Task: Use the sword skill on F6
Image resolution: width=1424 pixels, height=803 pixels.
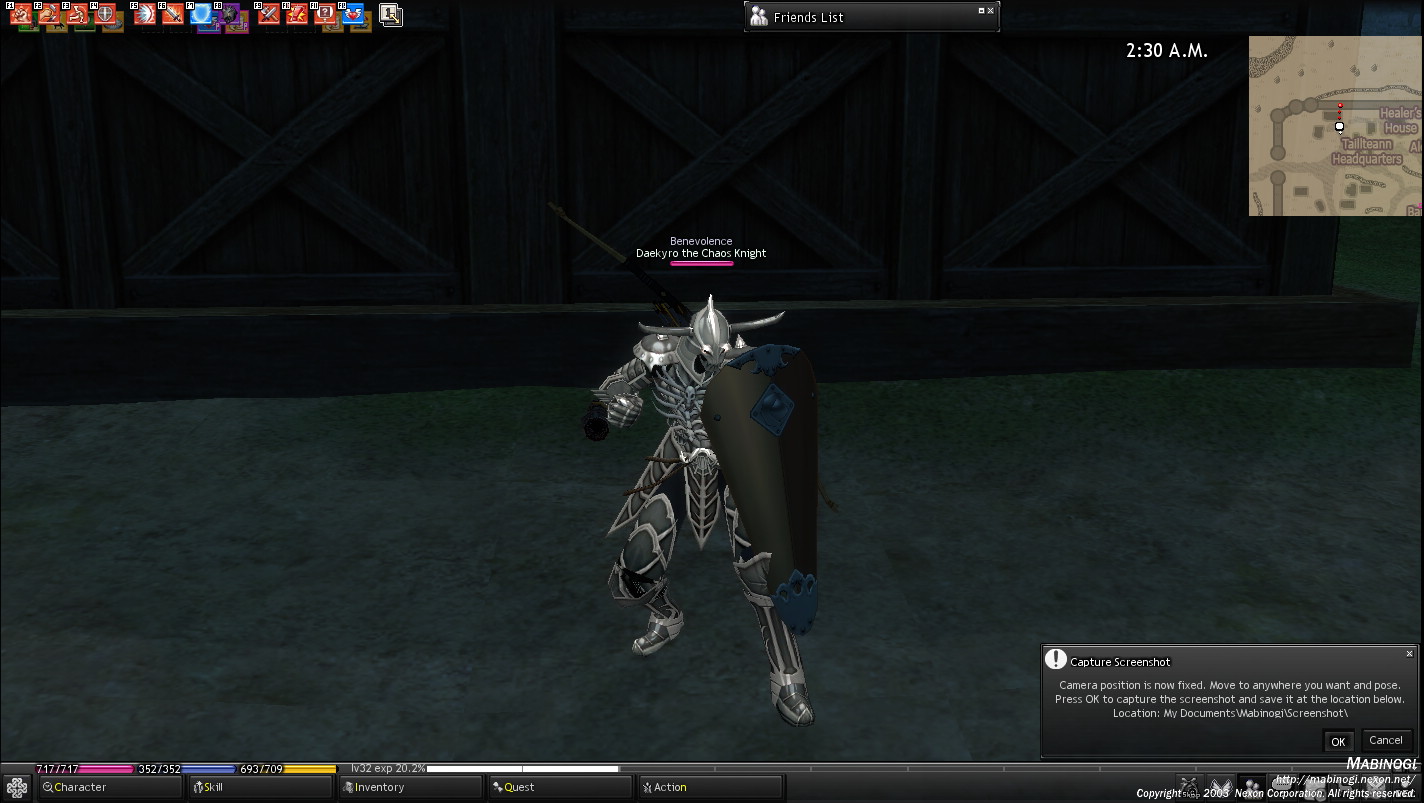Action: [x=173, y=15]
